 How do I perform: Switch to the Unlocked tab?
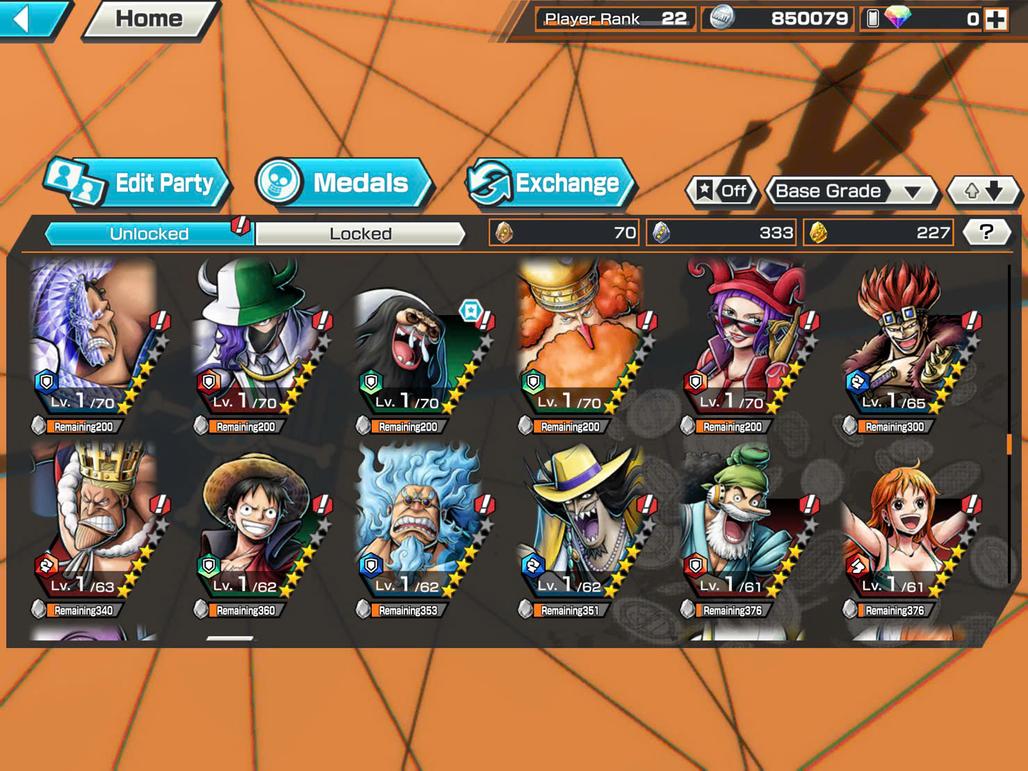[x=149, y=234]
